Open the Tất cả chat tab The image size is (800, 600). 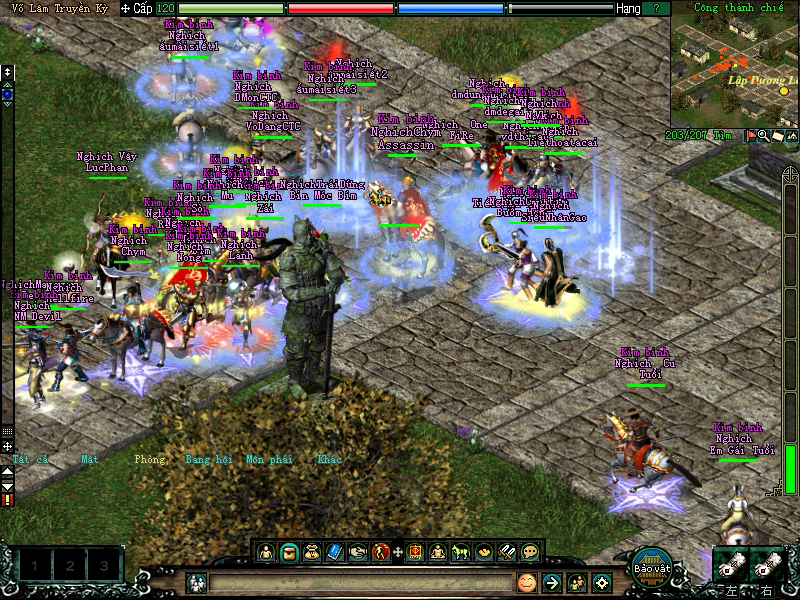pos(30,460)
